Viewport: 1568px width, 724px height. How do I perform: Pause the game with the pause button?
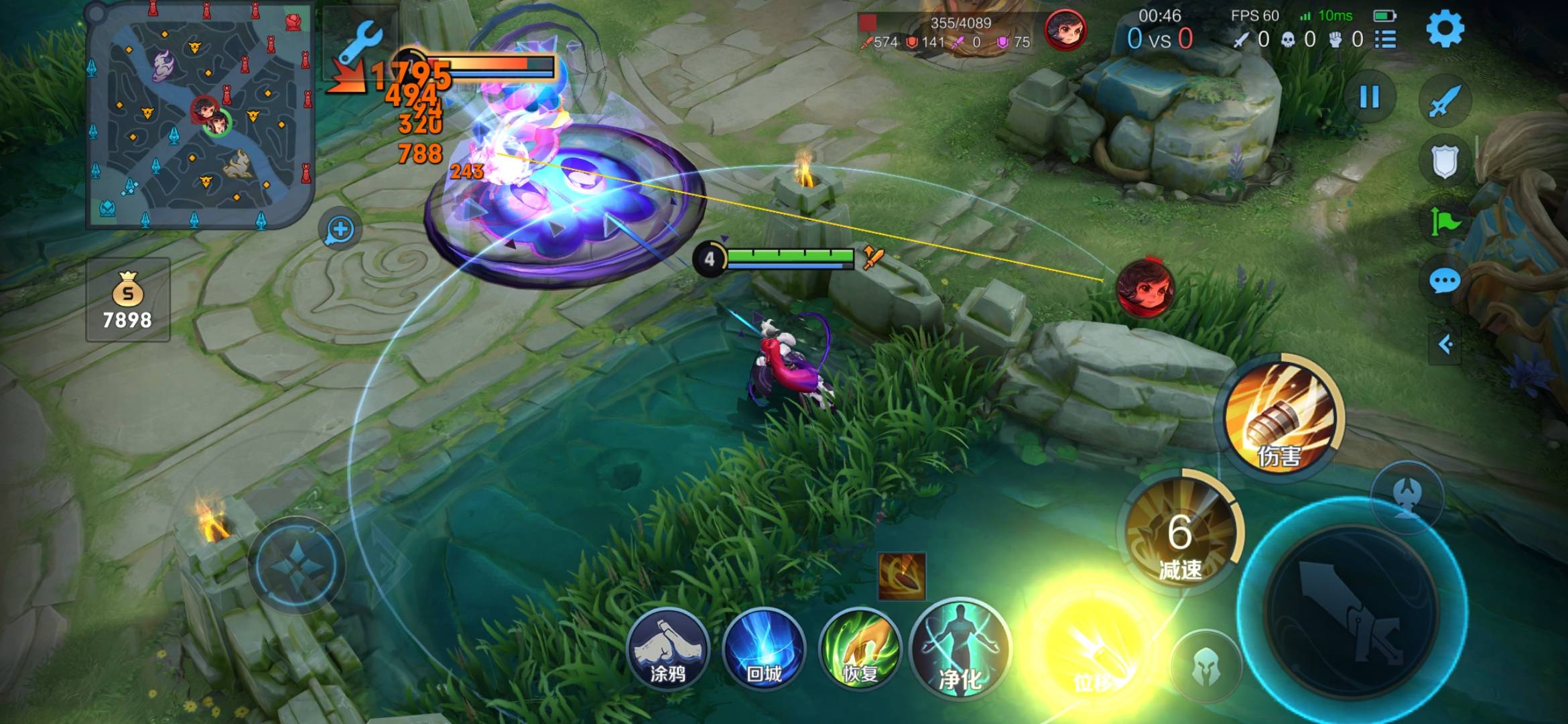coord(1369,98)
